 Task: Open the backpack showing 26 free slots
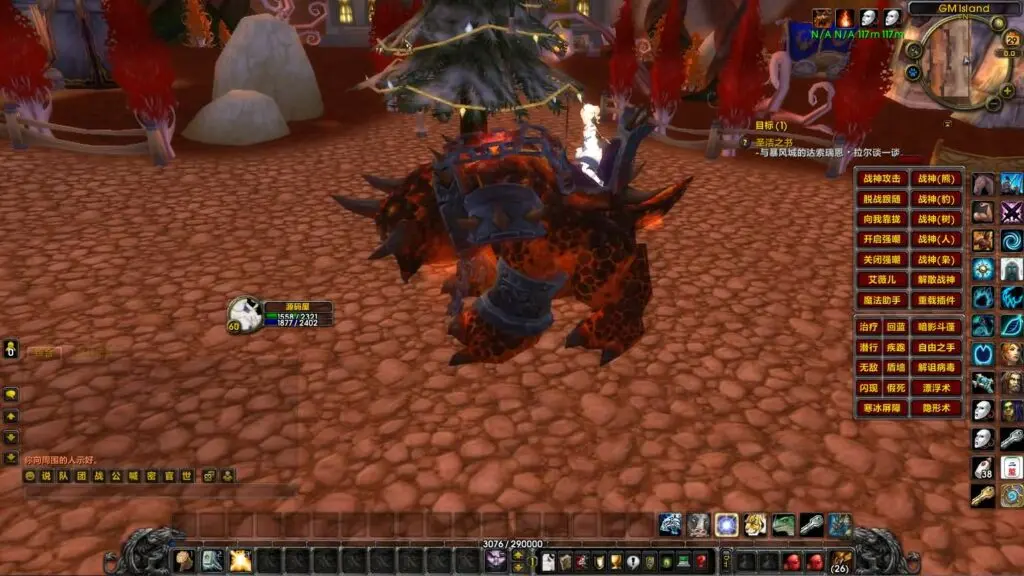[x=841, y=562]
